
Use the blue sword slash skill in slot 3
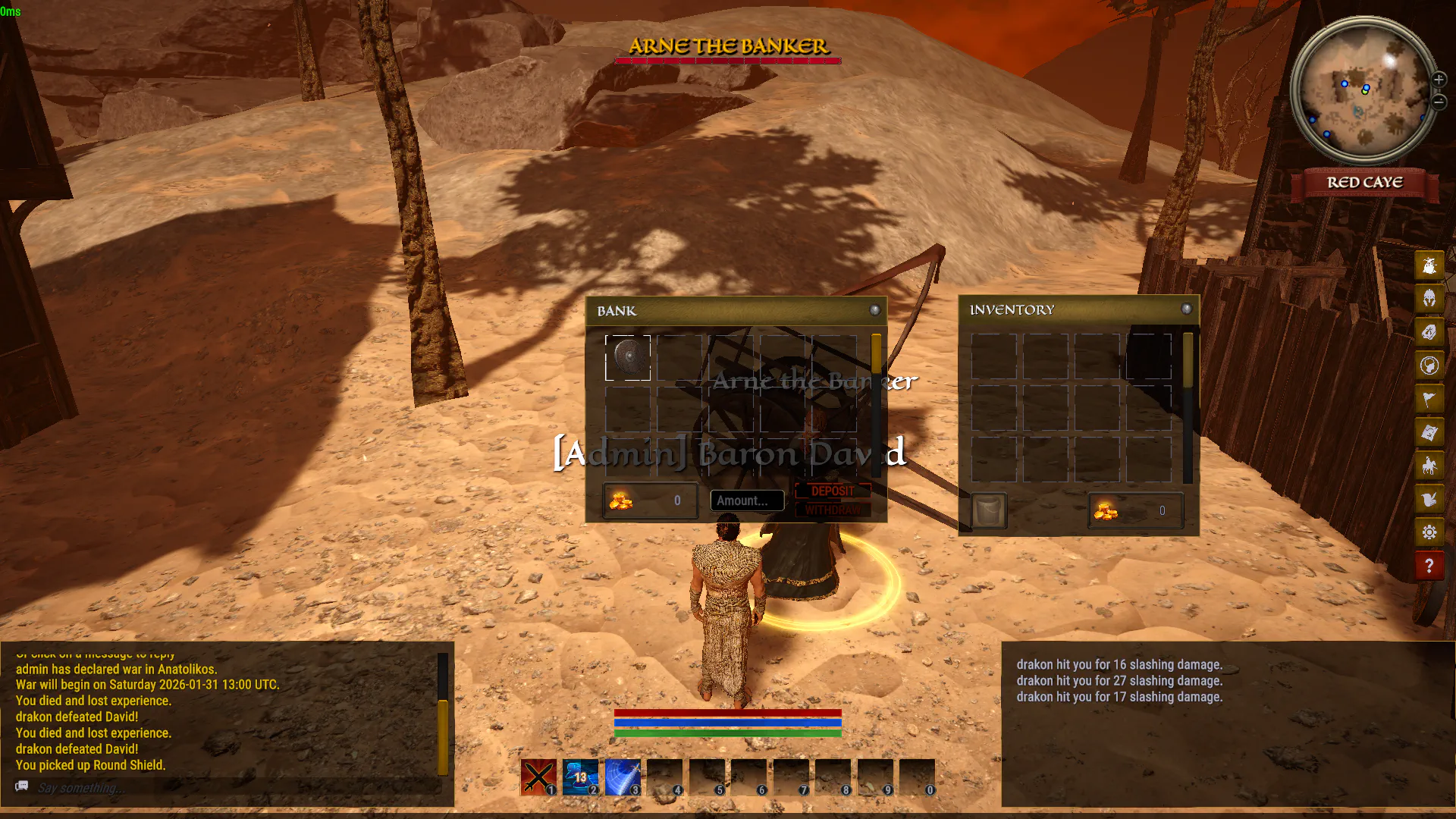[623, 777]
